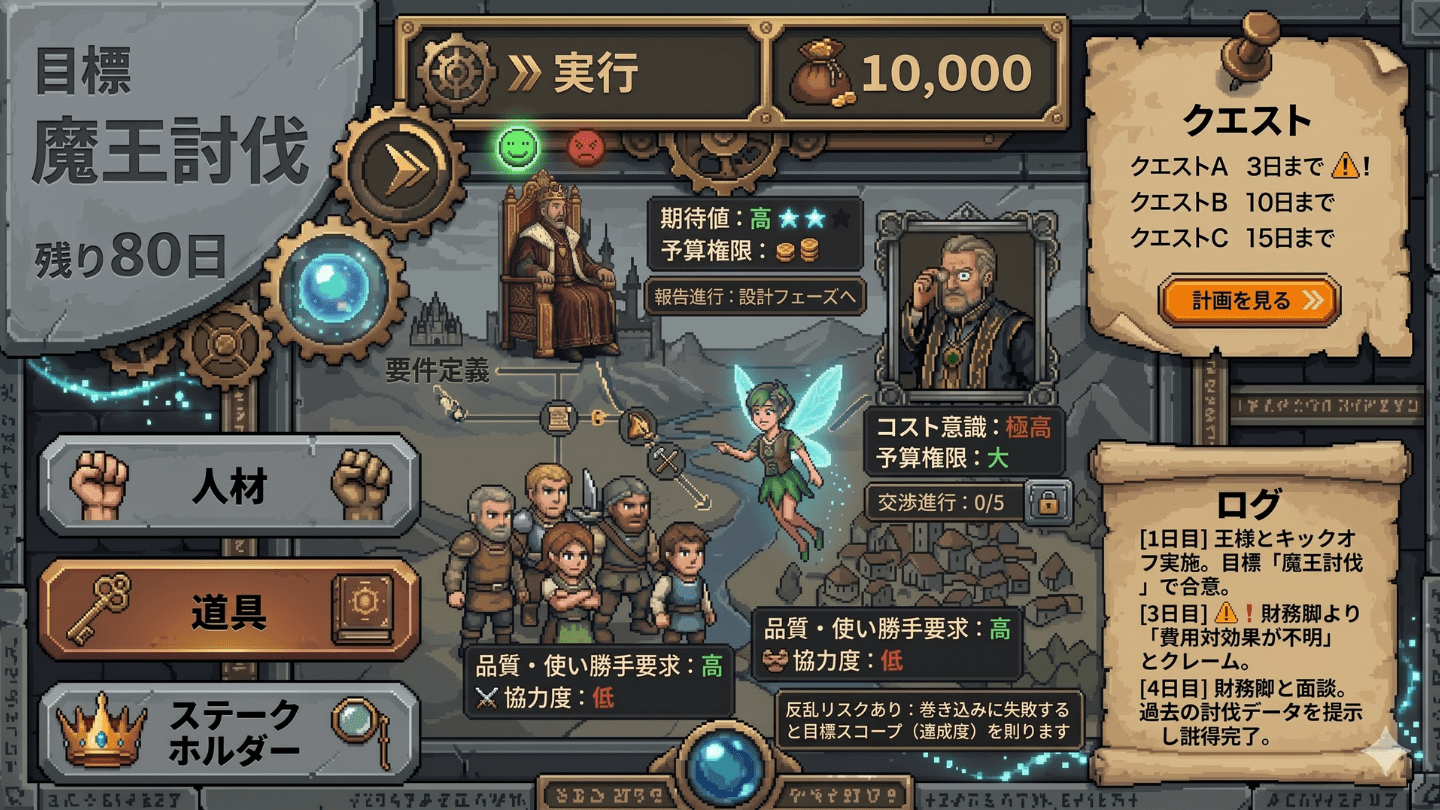Unlock the padlock next to 交渉進行
1440x810 pixels.
(1049, 504)
